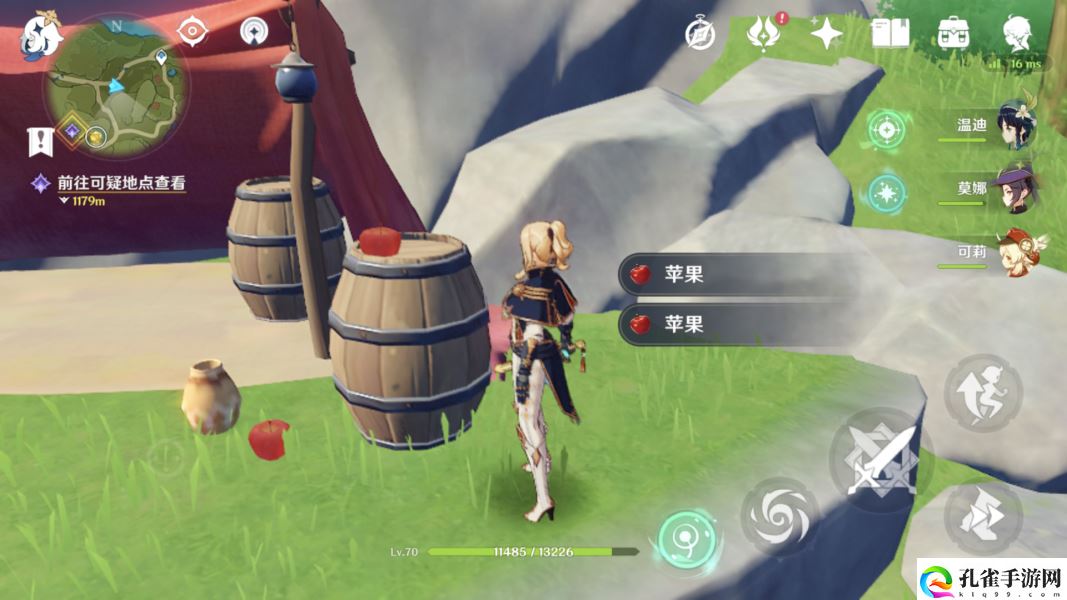This screenshot has height=600, width=1067.
Task: Tap the eye-shaped icon beside the minimap
Action: coord(191,31)
